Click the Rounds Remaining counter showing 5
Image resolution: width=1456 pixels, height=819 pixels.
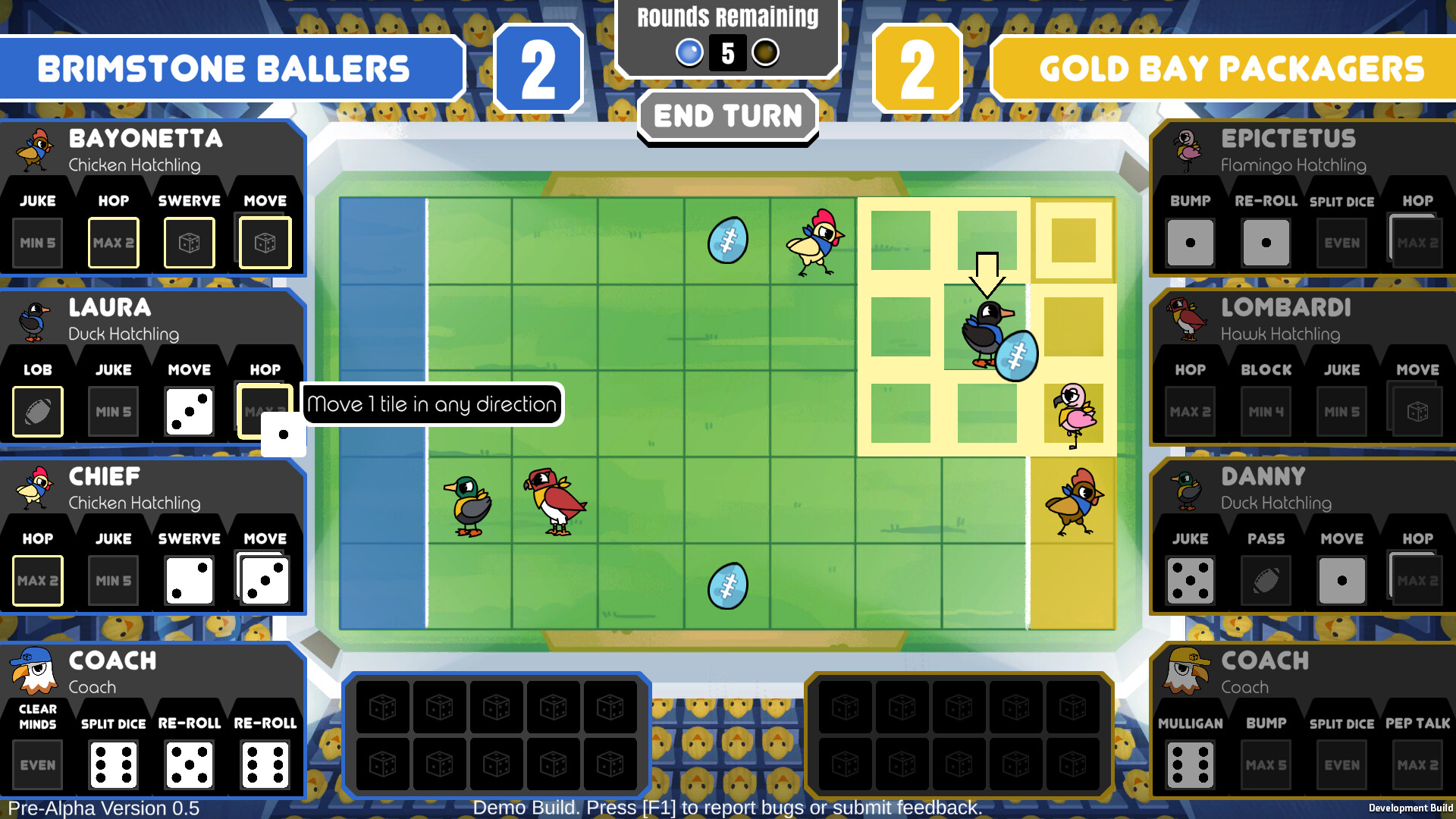(727, 52)
